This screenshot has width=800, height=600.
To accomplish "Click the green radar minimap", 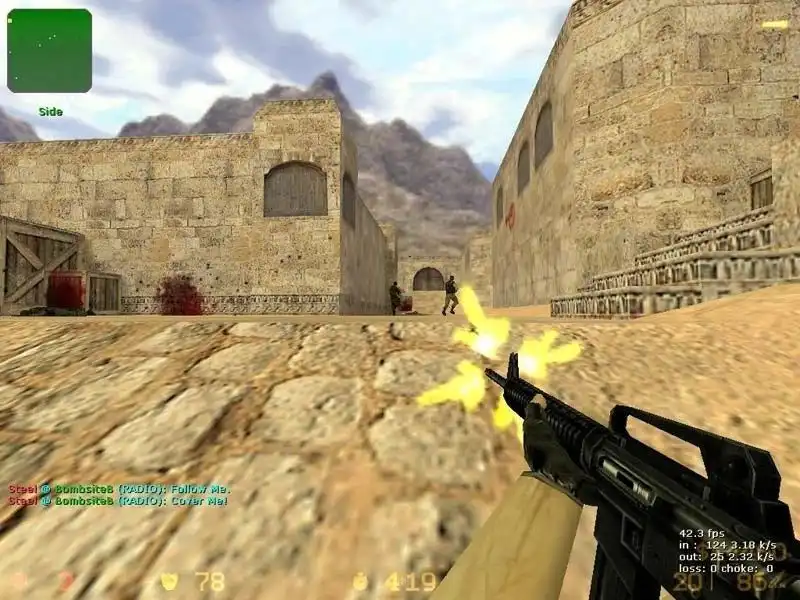I will pyautogui.click(x=49, y=51).
